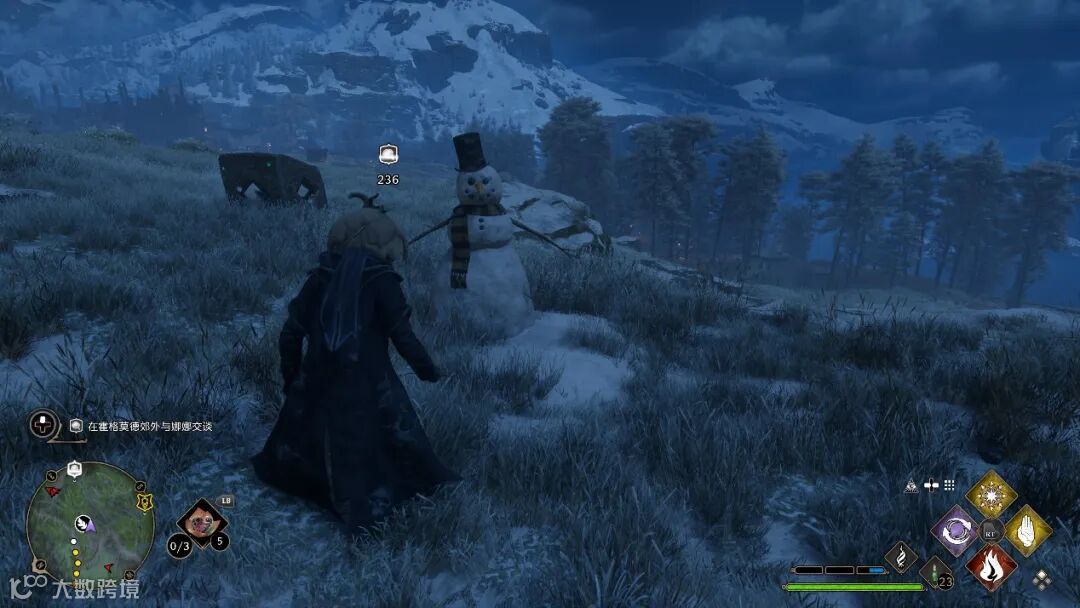Use the equipped combat tool diamond
Image resolution: width=1080 pixels, height=608 pixels.
tap(202, 520)
